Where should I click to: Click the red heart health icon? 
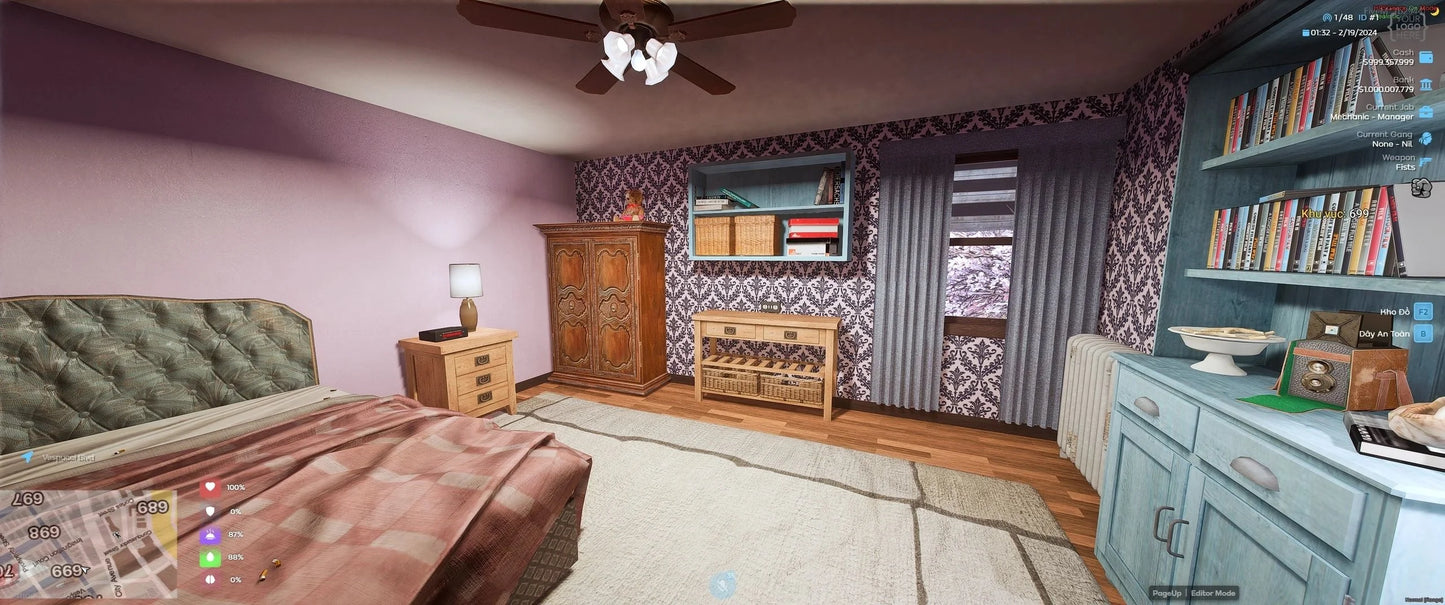[210, 488]
